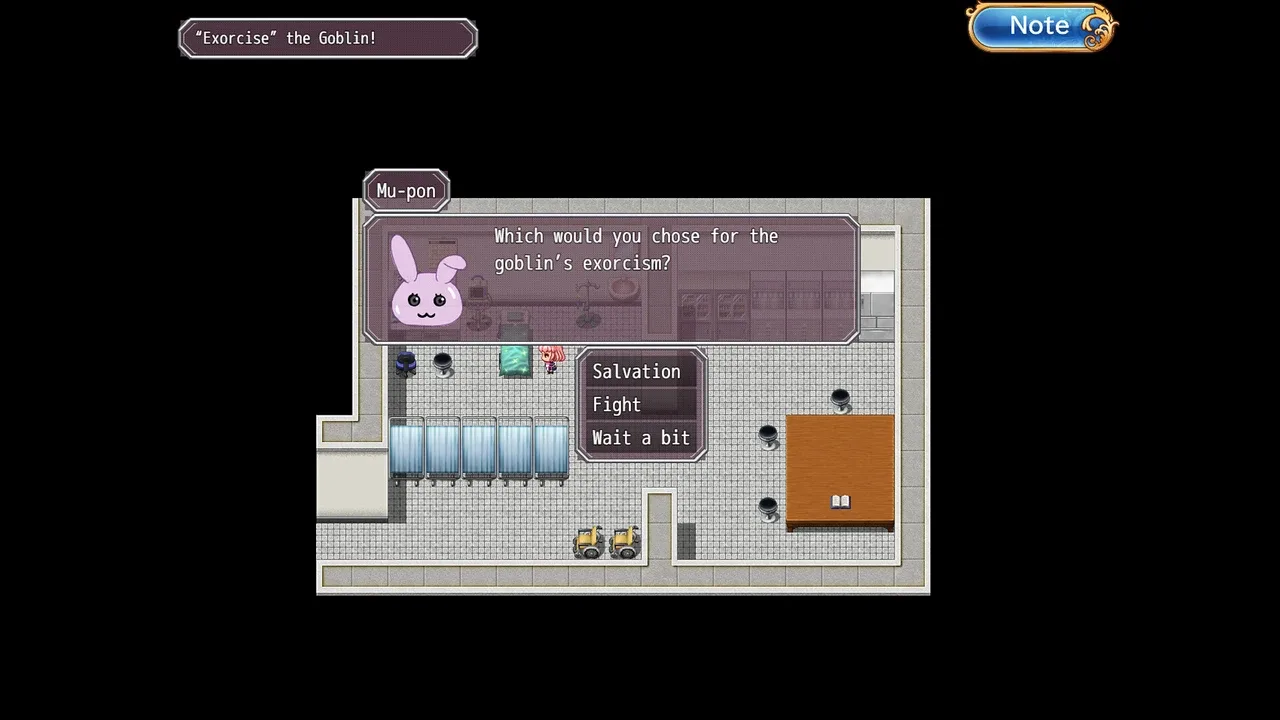Choose the Salvation option
The width and height of the screenshot is (1280, 720).
pos(637,372)
